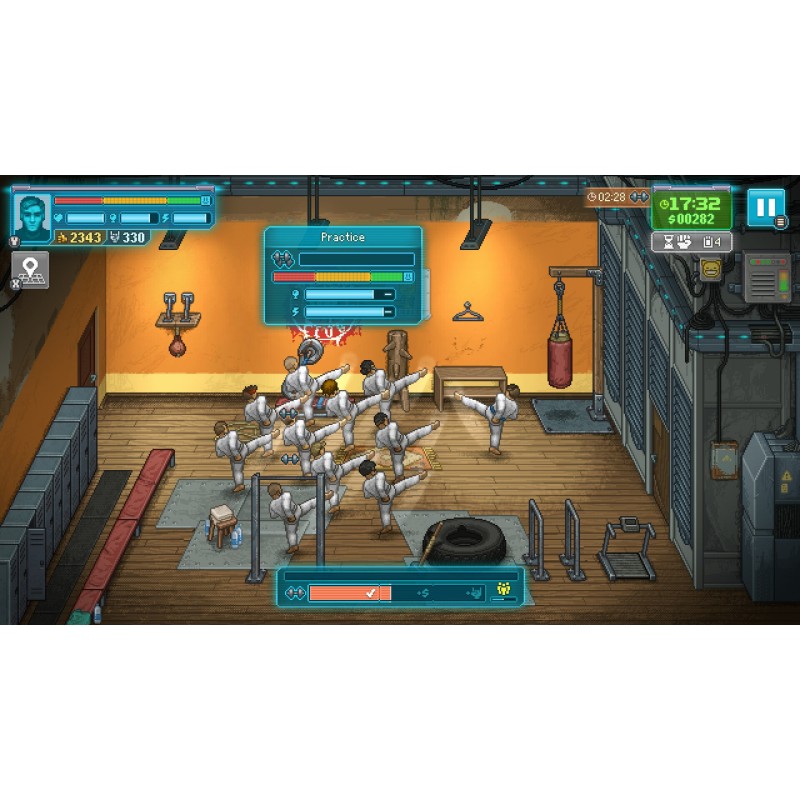Click the player portrait in the status panel
The width and height of the screenshot is (800, 800).
(33, 217)
